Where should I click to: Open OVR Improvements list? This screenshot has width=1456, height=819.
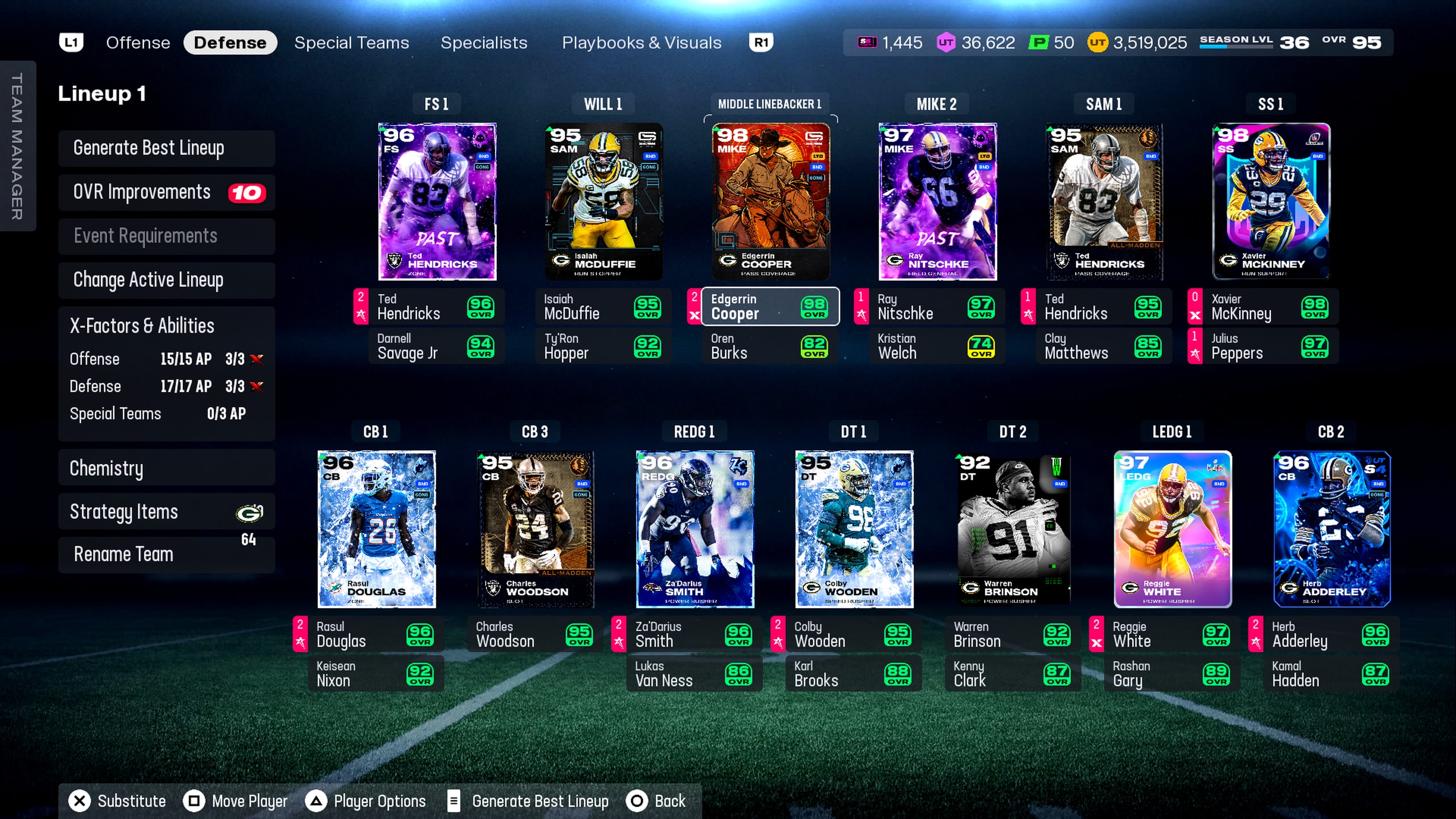[x=166, y=192]
